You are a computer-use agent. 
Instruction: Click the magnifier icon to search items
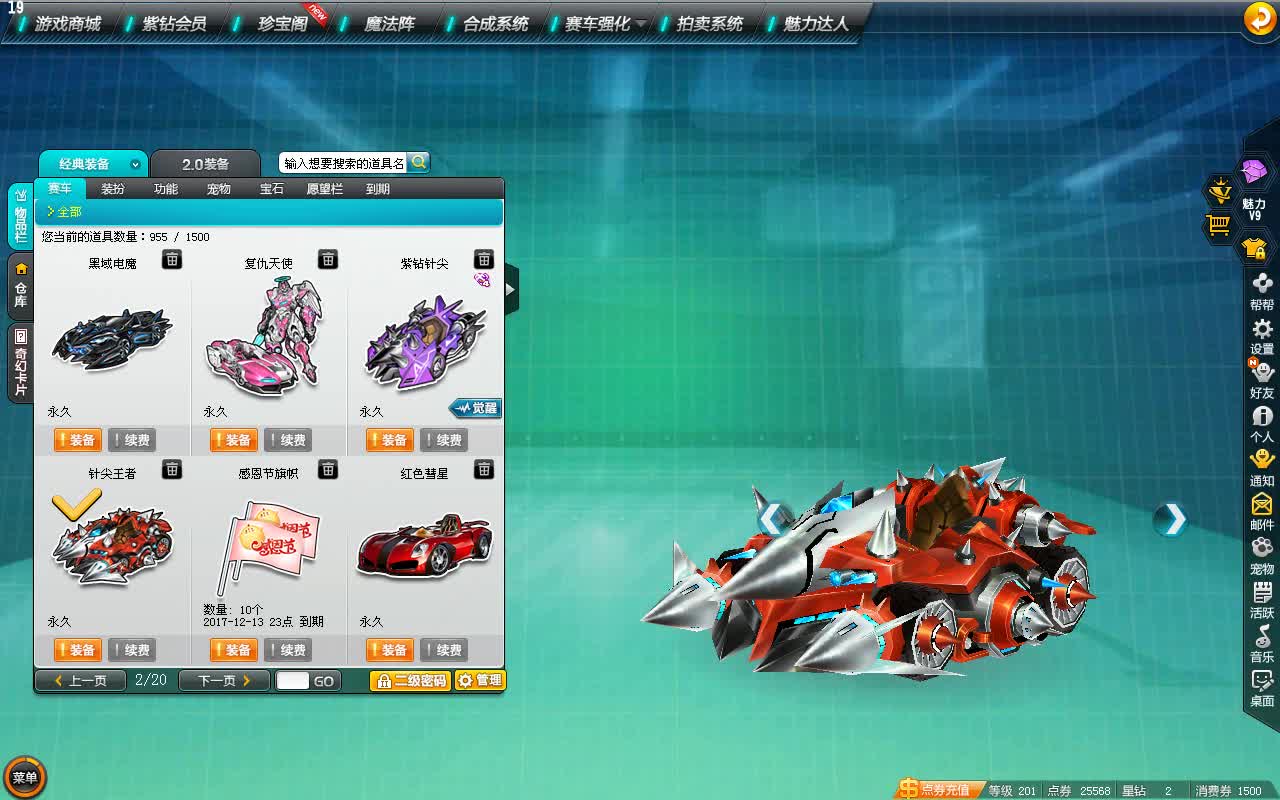point(419,162)
